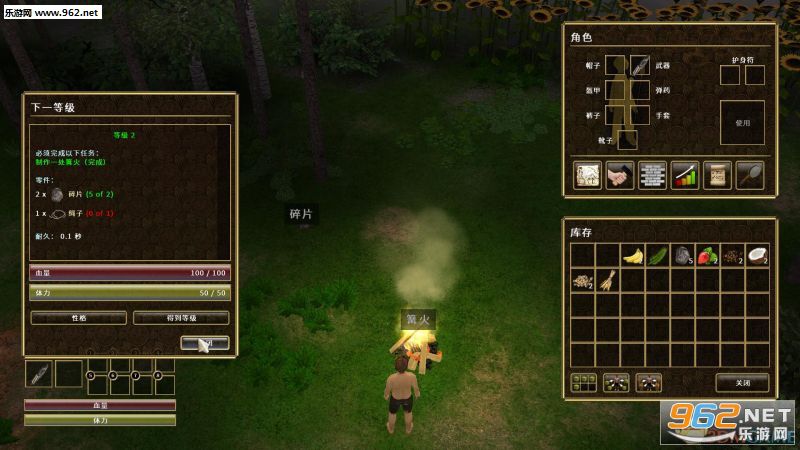
Task: Close the 下一等级 panel
Action: point(205,342)
